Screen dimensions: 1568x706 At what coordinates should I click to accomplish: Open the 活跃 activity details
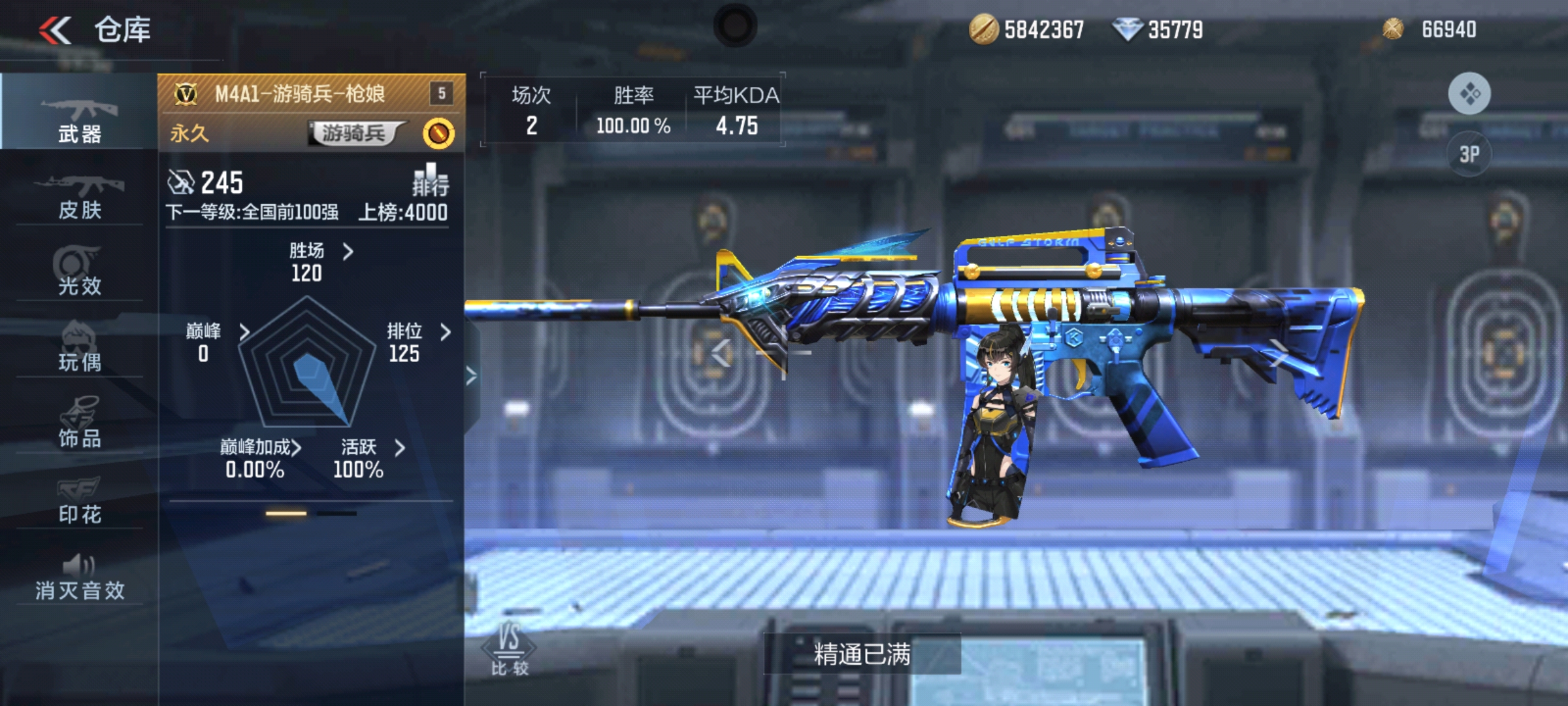tap(370, 458)
